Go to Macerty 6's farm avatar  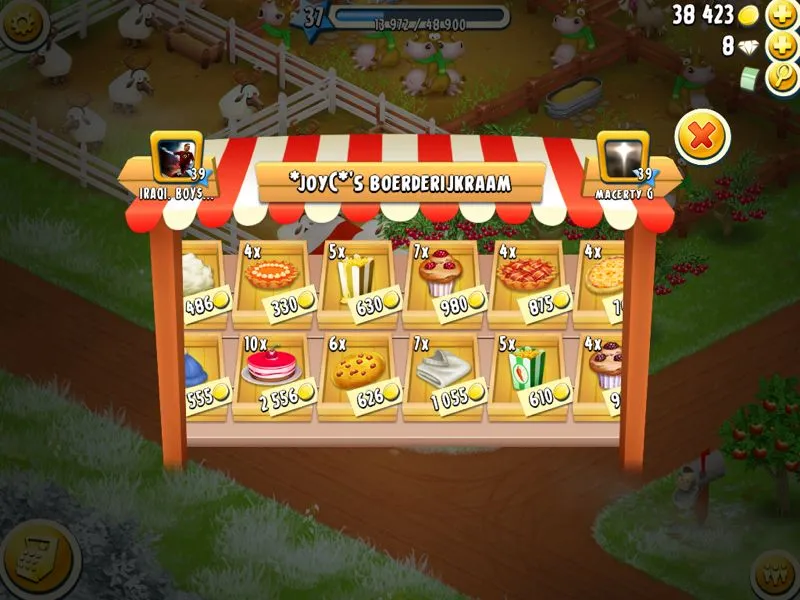[x=622, y=157]
